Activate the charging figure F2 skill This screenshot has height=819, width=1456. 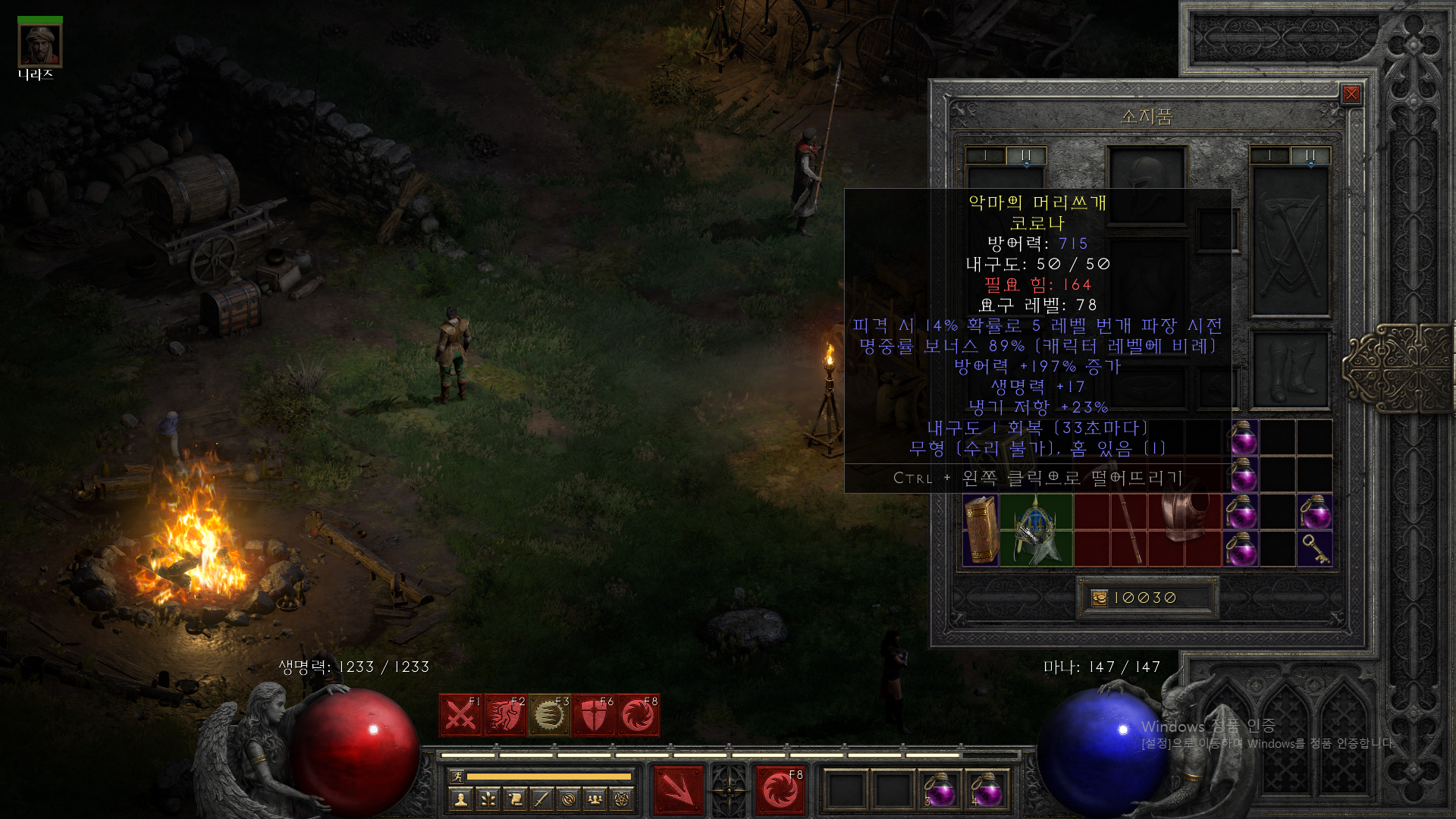pyautogui.click(x=505, y=715)
